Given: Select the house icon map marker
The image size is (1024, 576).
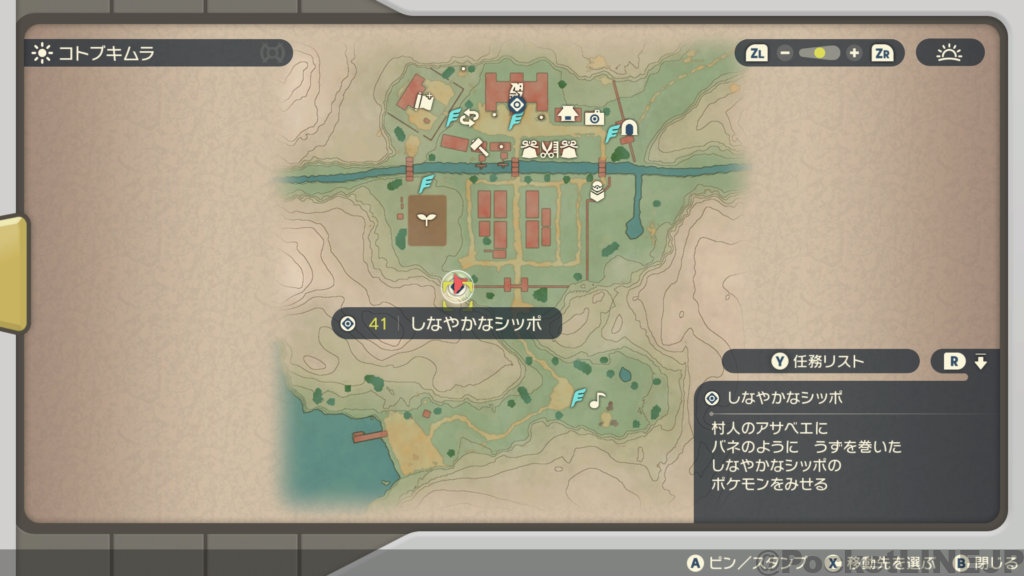Looking at the screenshot, I should pyautogui.click(x=568, y=114).
